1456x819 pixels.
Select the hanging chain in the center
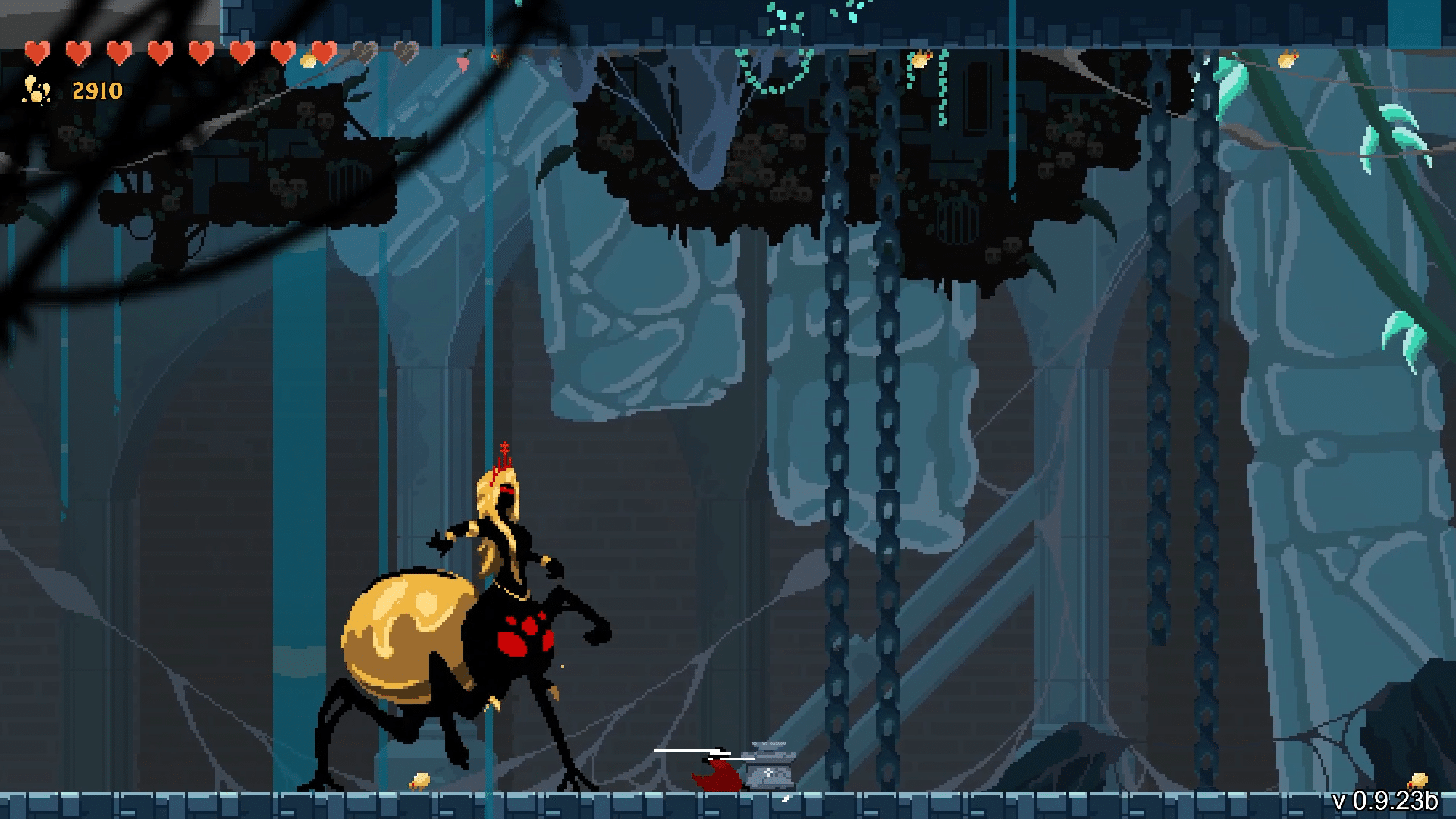[839, 379]
